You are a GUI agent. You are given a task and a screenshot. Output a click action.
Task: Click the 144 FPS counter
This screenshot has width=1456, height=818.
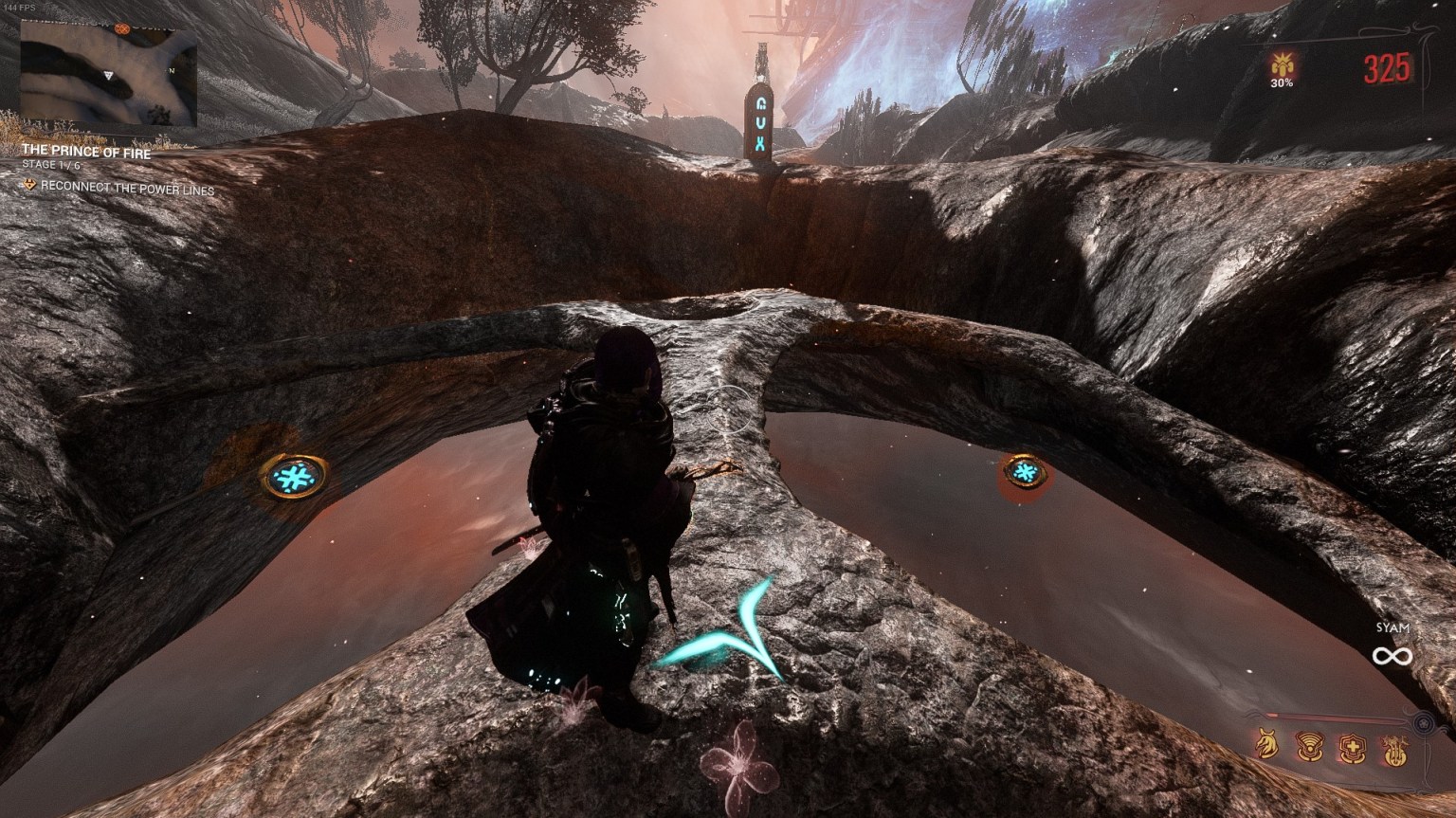[x=21, y=6]
